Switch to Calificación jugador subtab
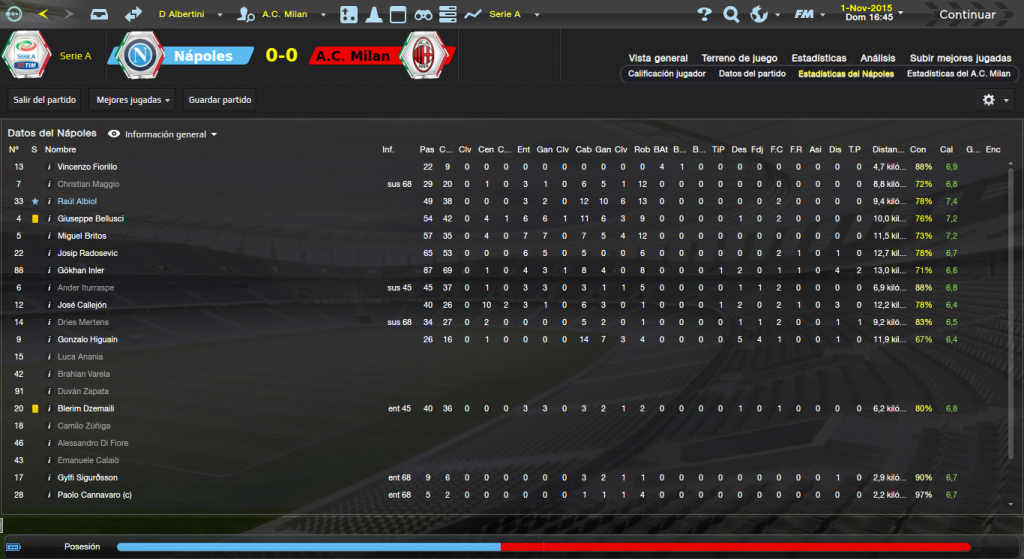This screenshot has width=1024, height=559. click(667, 74)
